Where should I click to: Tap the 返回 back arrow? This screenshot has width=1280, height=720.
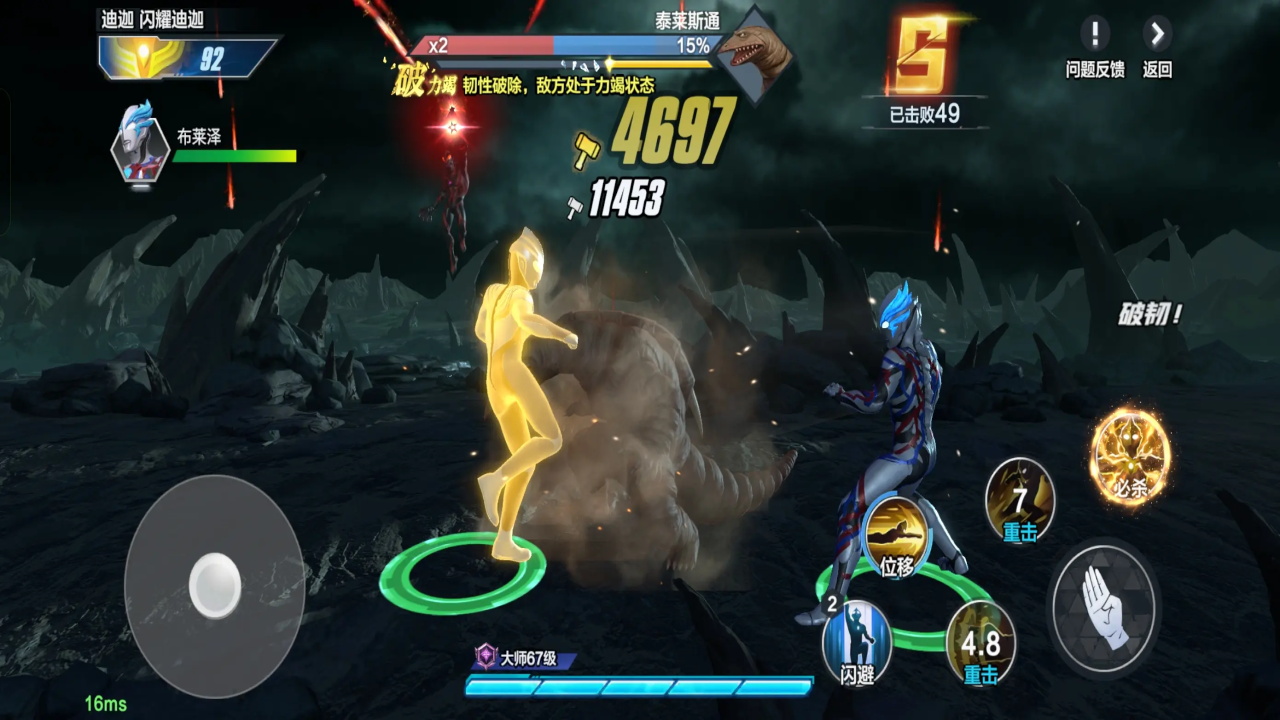(1157, 35)
